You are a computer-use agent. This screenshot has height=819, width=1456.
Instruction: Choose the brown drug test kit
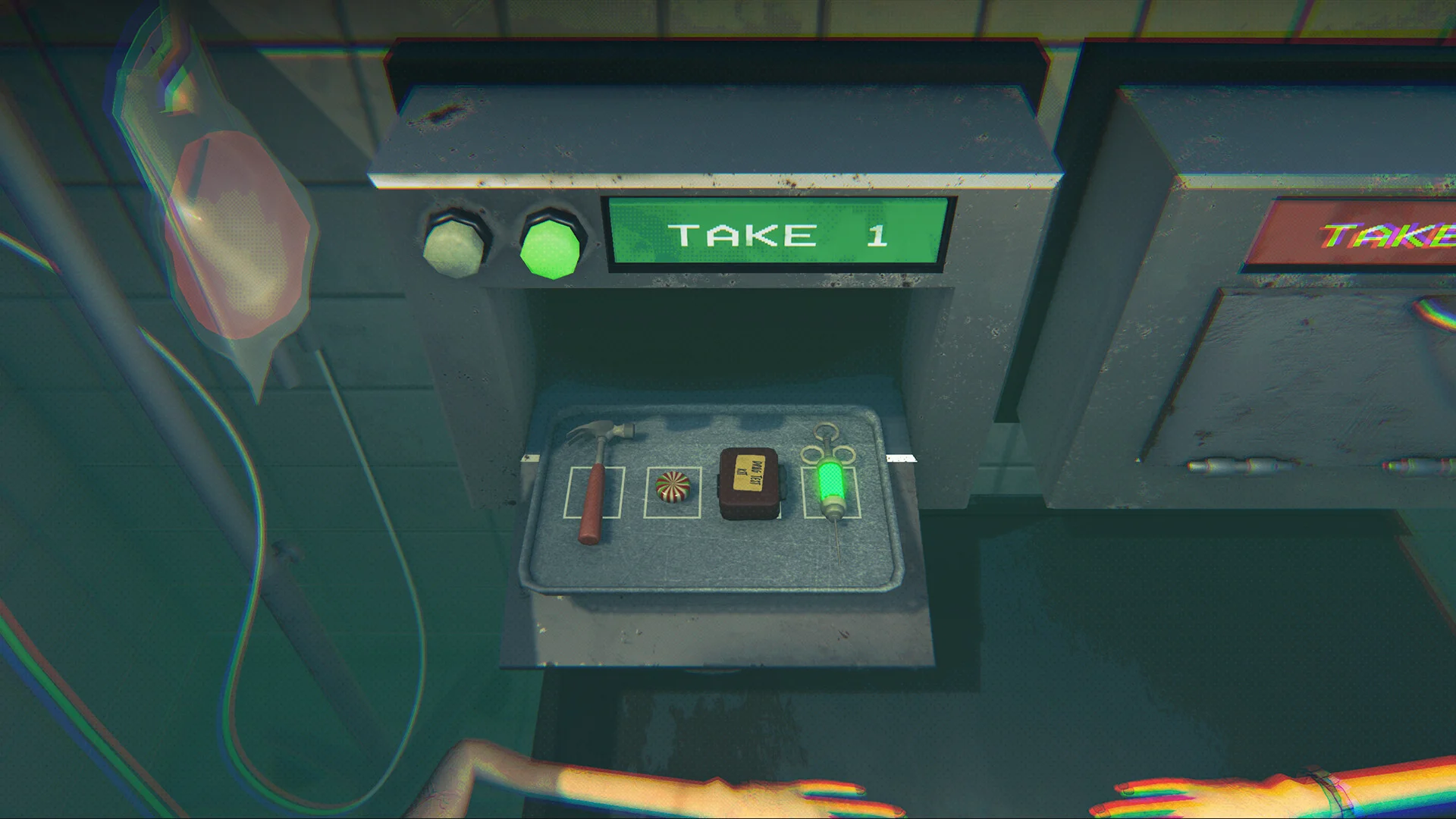(749, 484)
